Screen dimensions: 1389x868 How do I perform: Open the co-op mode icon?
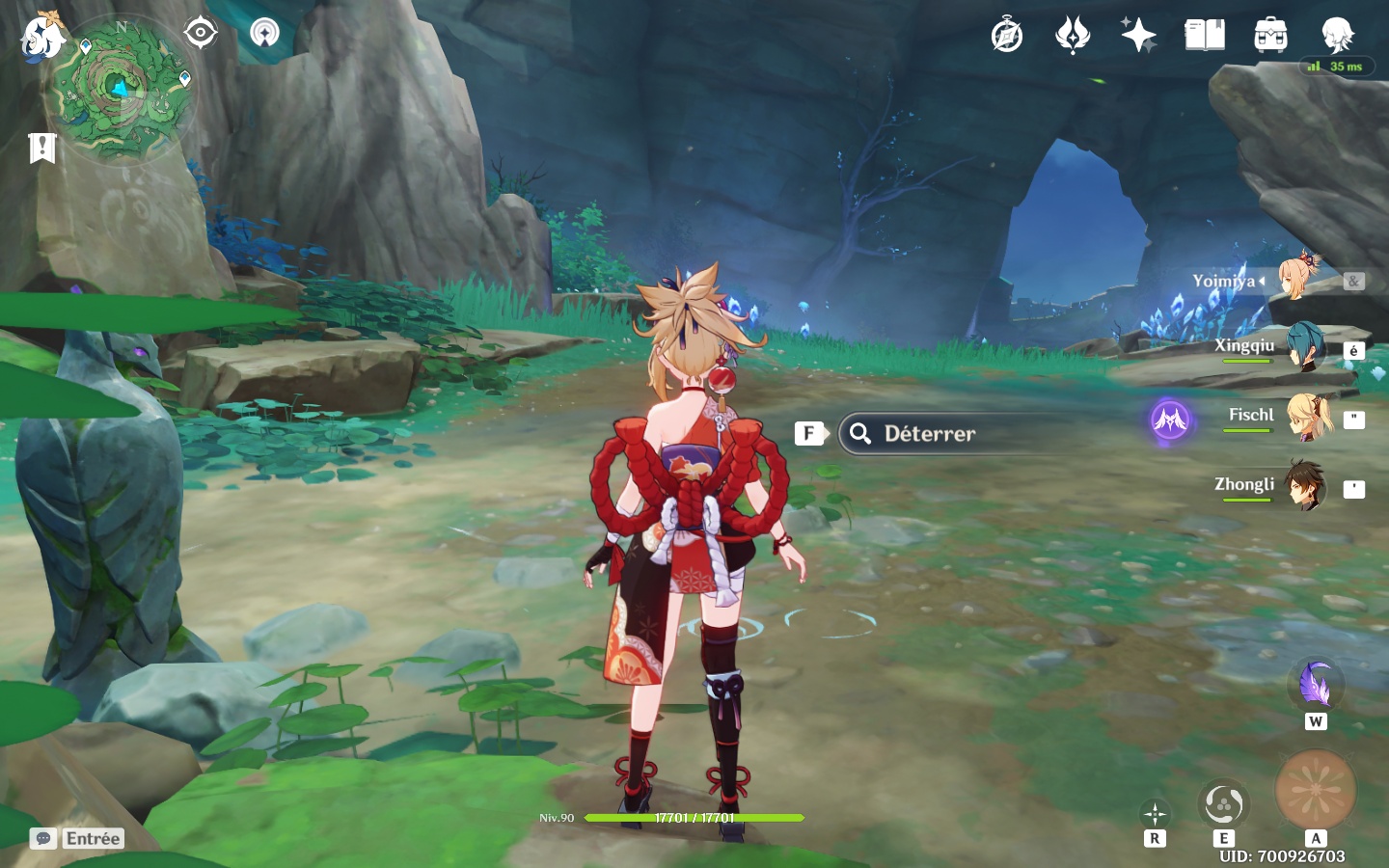click(x=264, y=33)
